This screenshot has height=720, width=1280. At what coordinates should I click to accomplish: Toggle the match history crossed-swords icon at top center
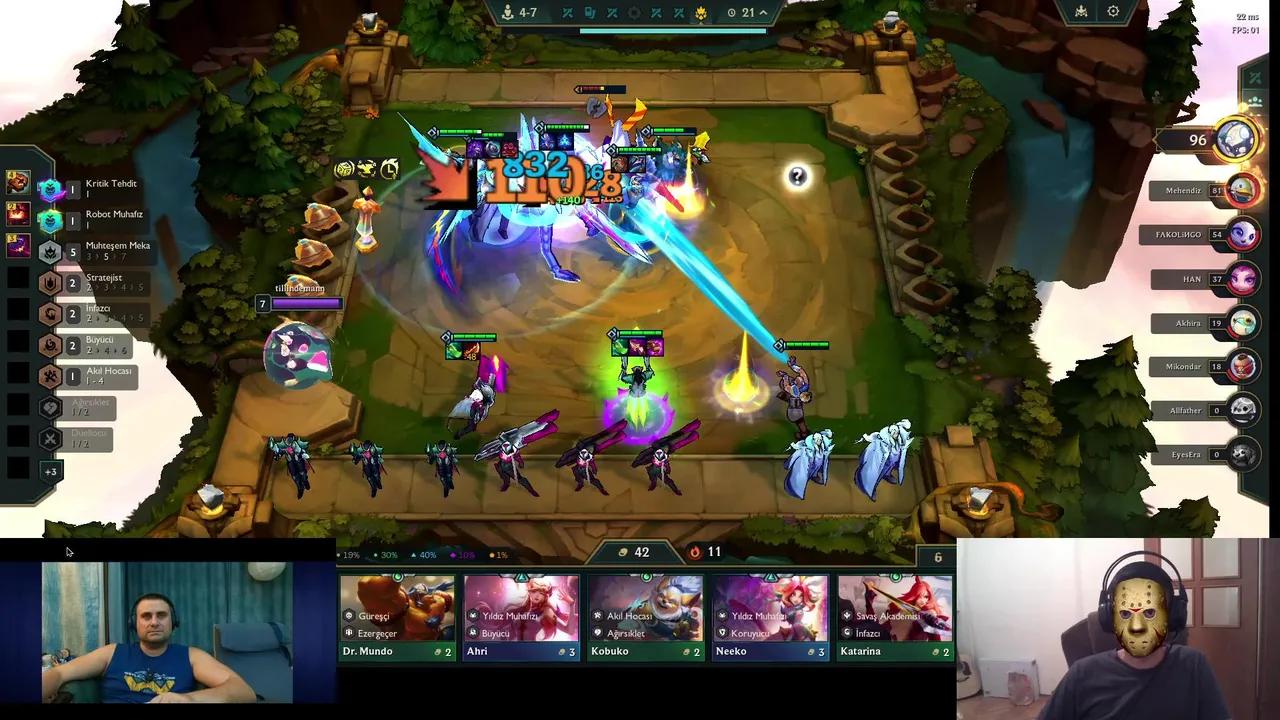pos(568,12)
